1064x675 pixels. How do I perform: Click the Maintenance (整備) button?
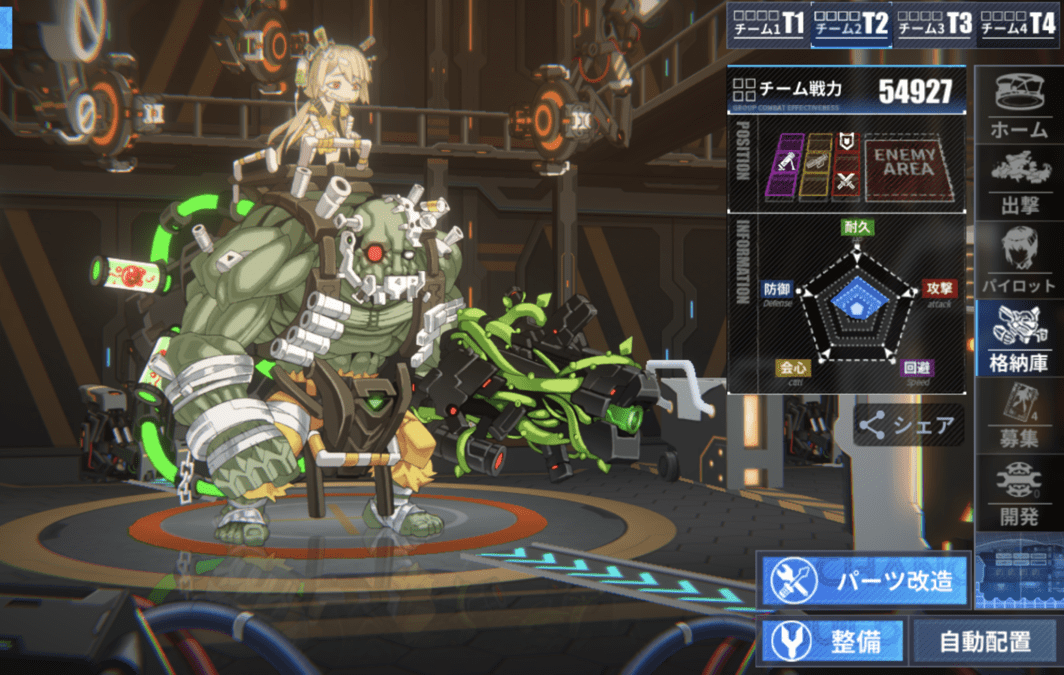[x=833, y=642]
